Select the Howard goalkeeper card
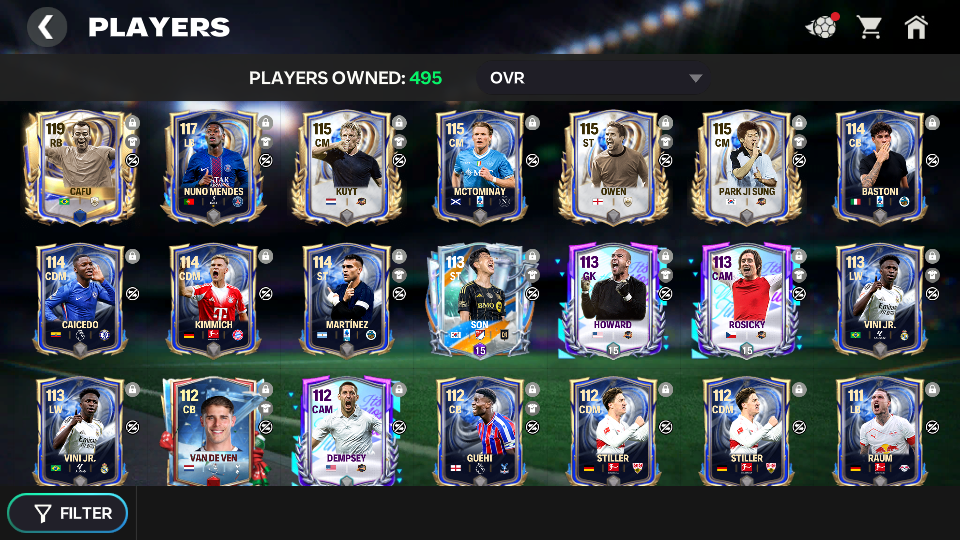Image resolution: width=960 pixels, height=540 pixels. [x=613, y=298]
